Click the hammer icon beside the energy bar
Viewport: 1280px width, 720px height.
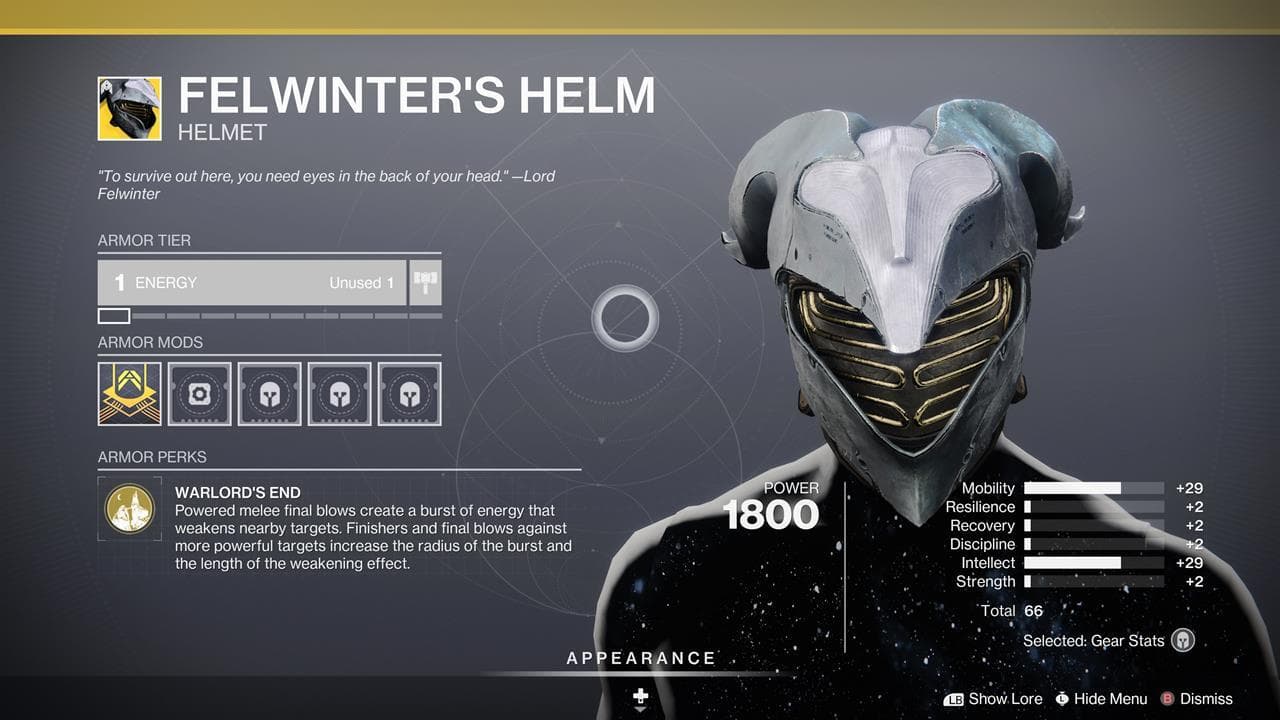pyautogui.click(x=425, y=283)
